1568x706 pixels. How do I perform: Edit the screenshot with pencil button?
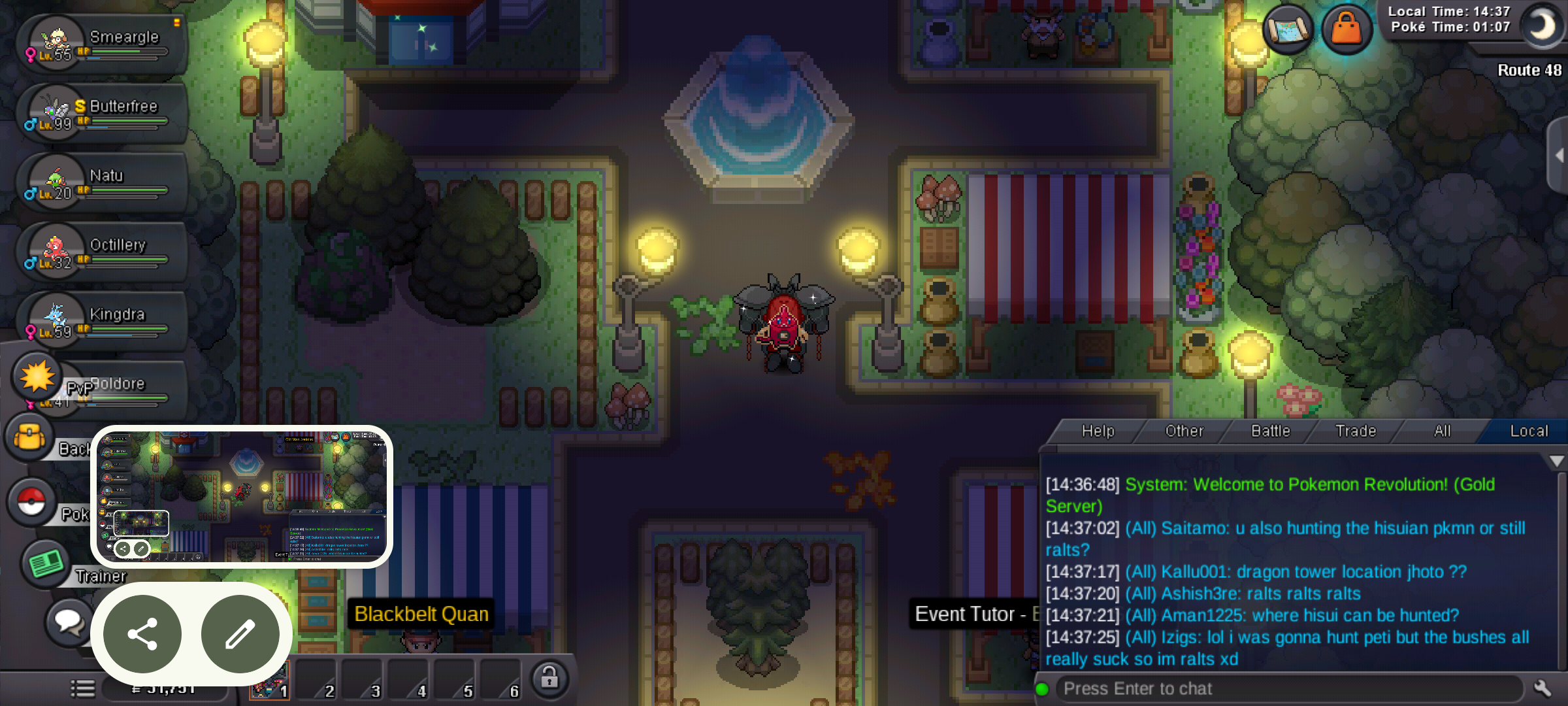coord(240,634)
